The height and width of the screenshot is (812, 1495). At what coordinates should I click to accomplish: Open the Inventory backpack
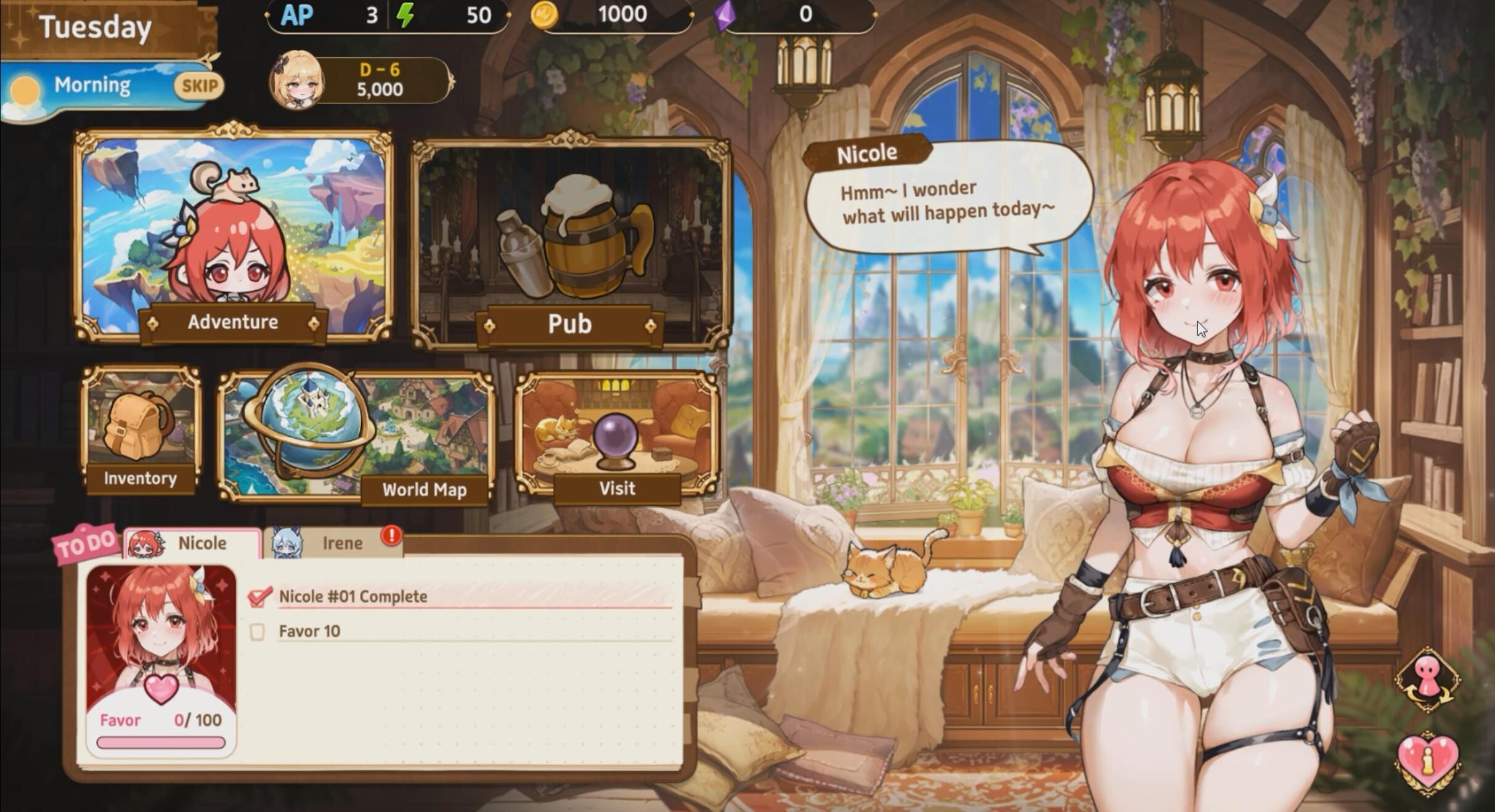pos(141,429)
